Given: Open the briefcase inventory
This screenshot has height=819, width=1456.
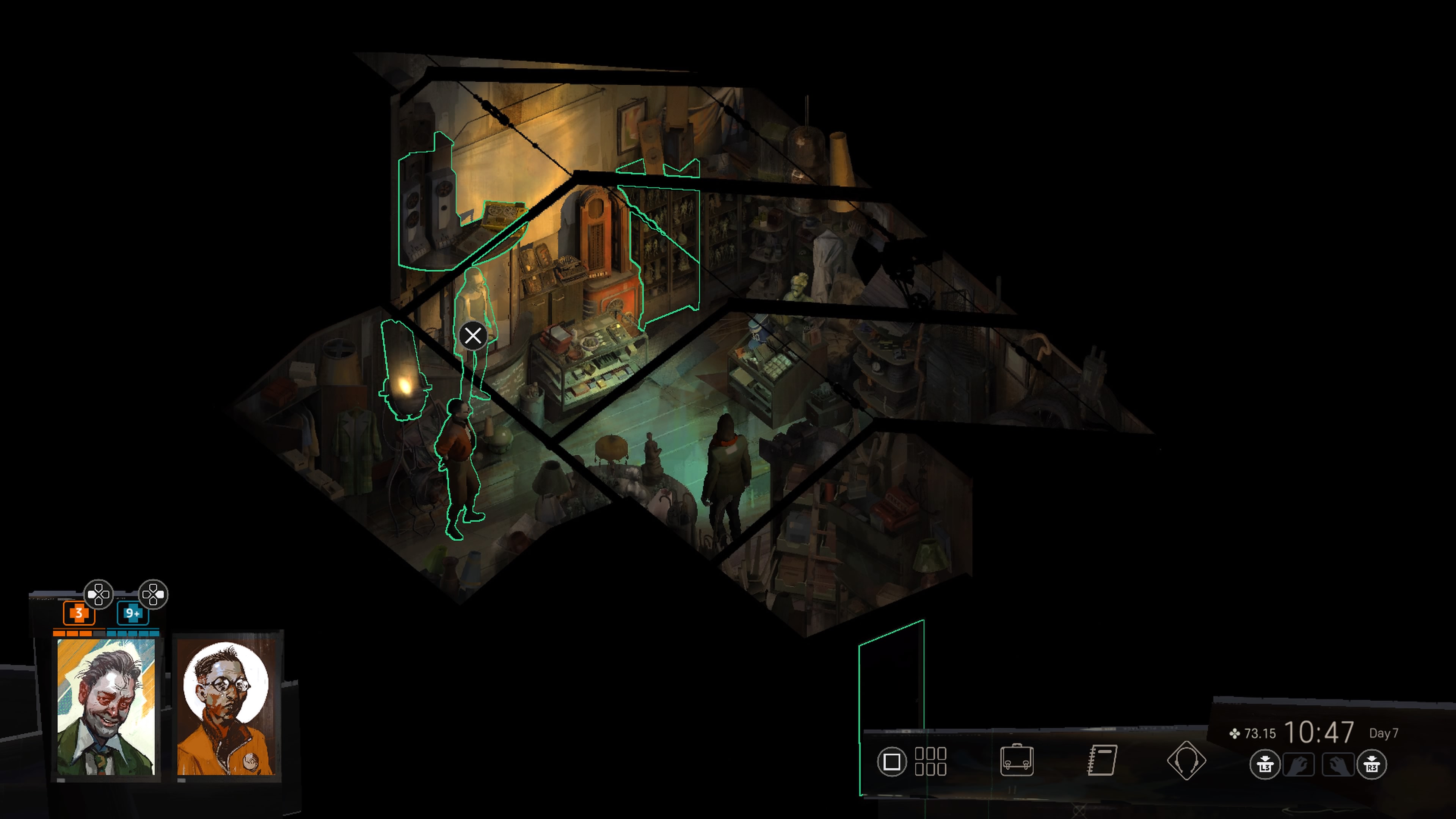Looking at the screenshot, I should pyautogui.click(x=1016, y=761).
